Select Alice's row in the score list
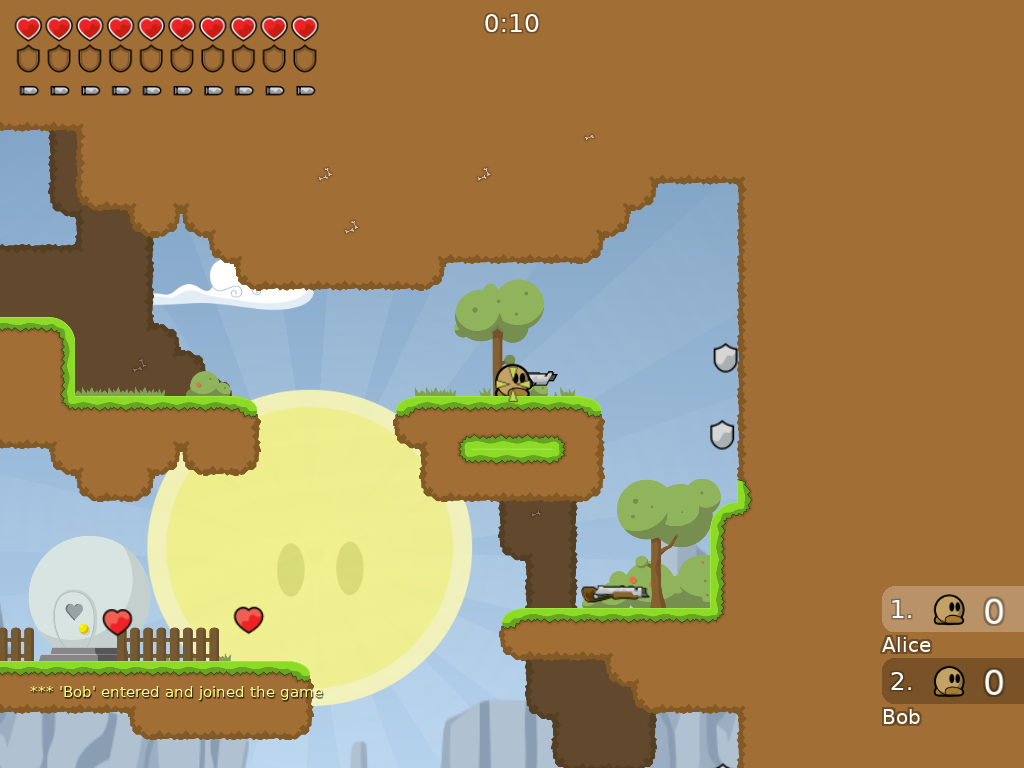Viewport: 1024px width, 768px height. tap(952, 609)
